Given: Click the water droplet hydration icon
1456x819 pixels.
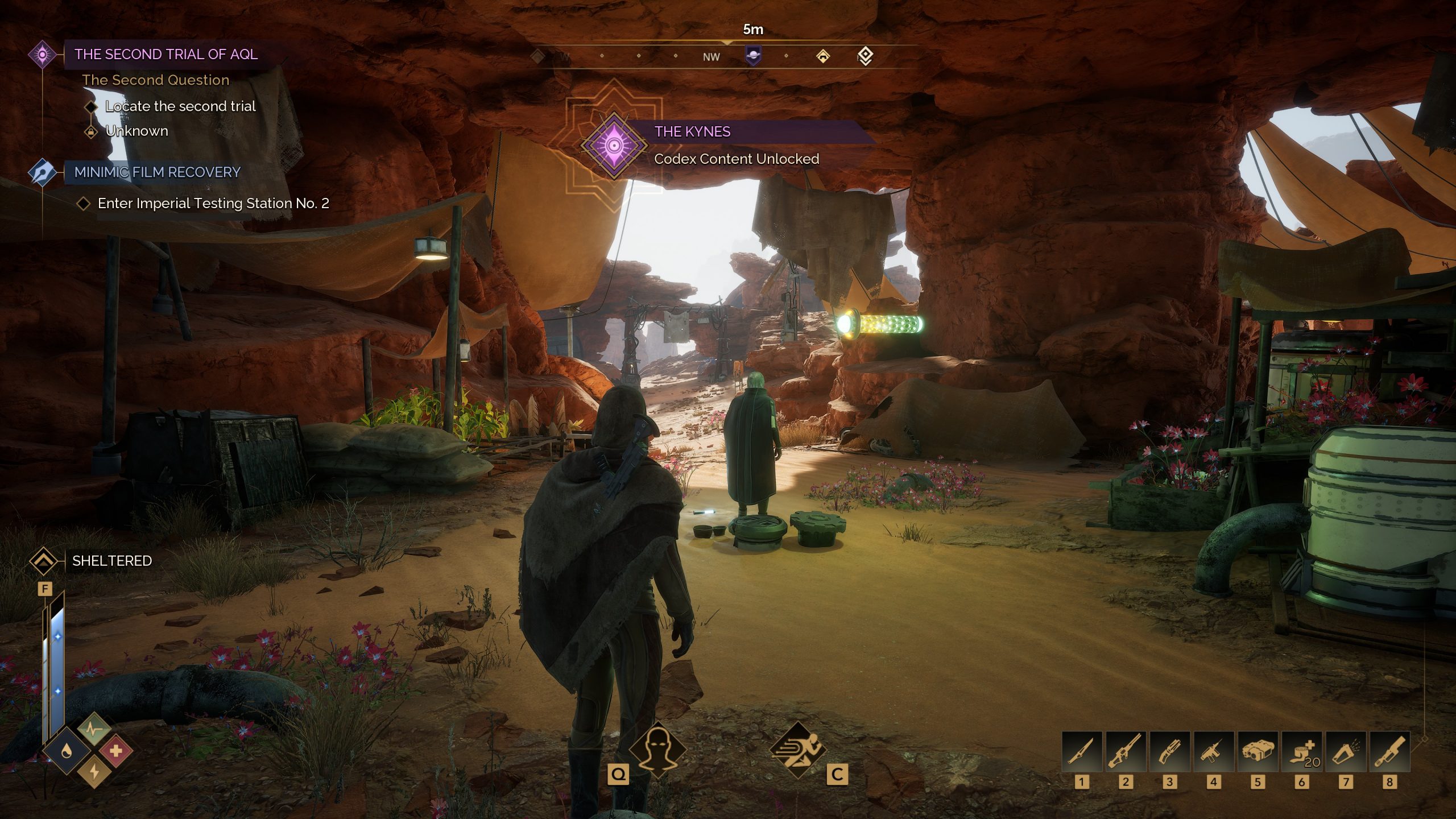Looking at the screenshot, I should (x=67, y=752).
